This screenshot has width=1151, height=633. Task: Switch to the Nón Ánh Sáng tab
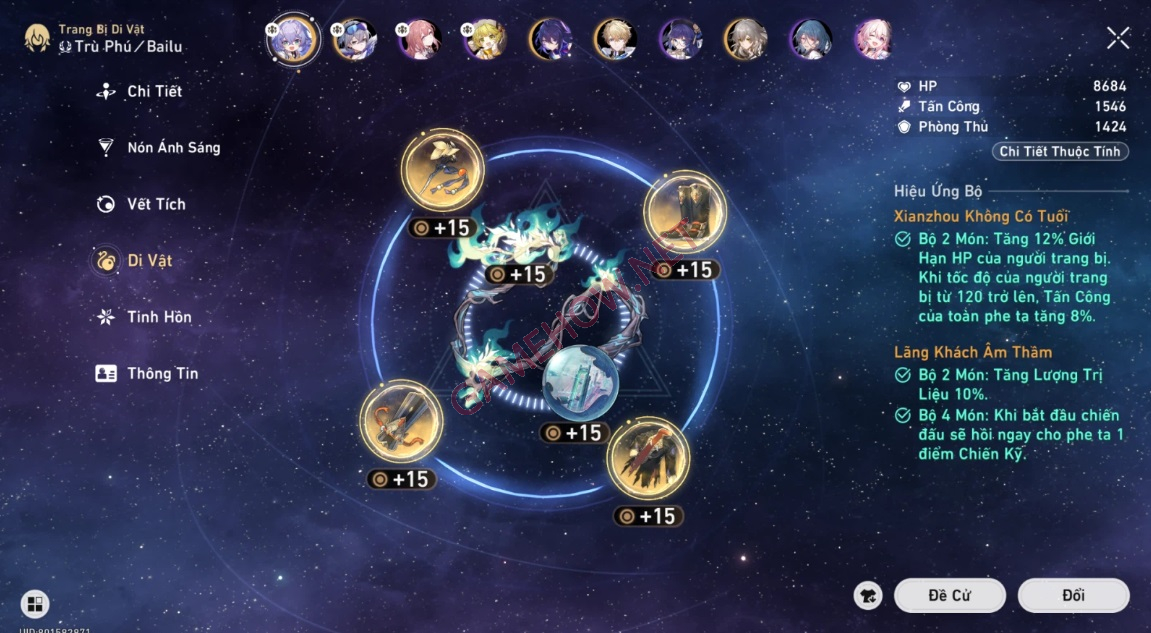(173, 148)
